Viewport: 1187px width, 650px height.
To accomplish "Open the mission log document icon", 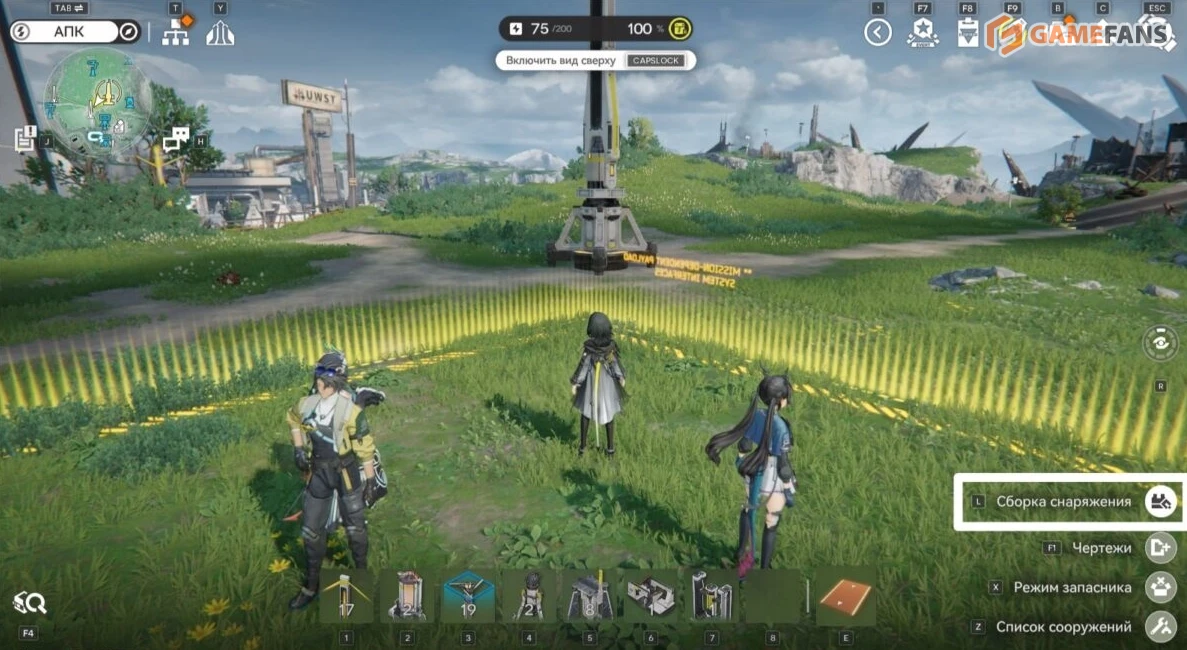I will pyautogui.click(x=25, y=139).
